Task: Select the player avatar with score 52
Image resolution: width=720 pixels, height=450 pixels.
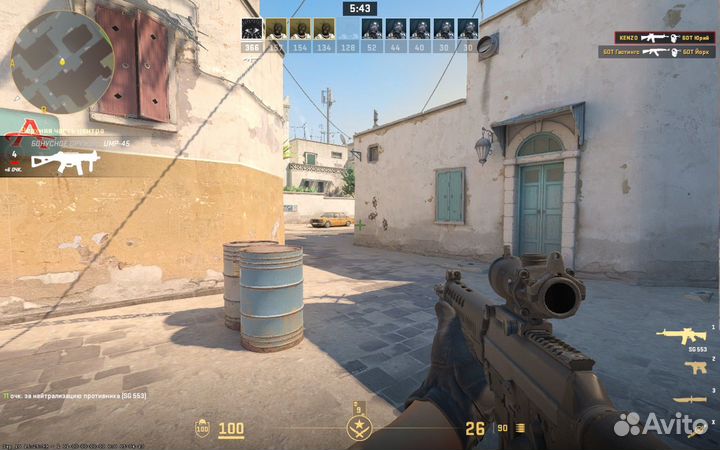Action: (371, 28)
